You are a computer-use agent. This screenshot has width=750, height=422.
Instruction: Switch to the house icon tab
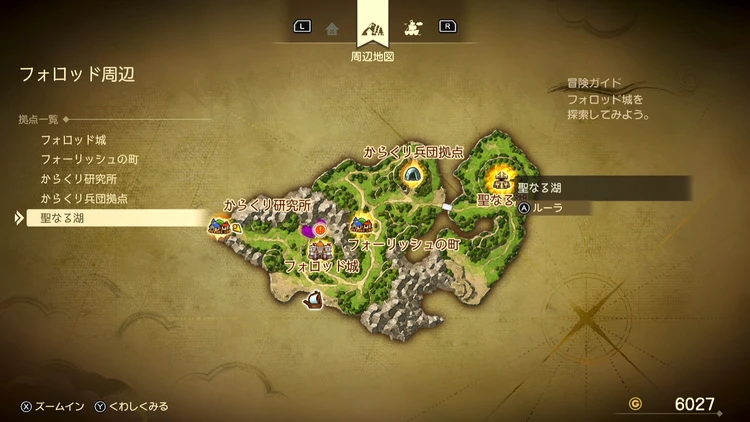[x=332, y=28]
